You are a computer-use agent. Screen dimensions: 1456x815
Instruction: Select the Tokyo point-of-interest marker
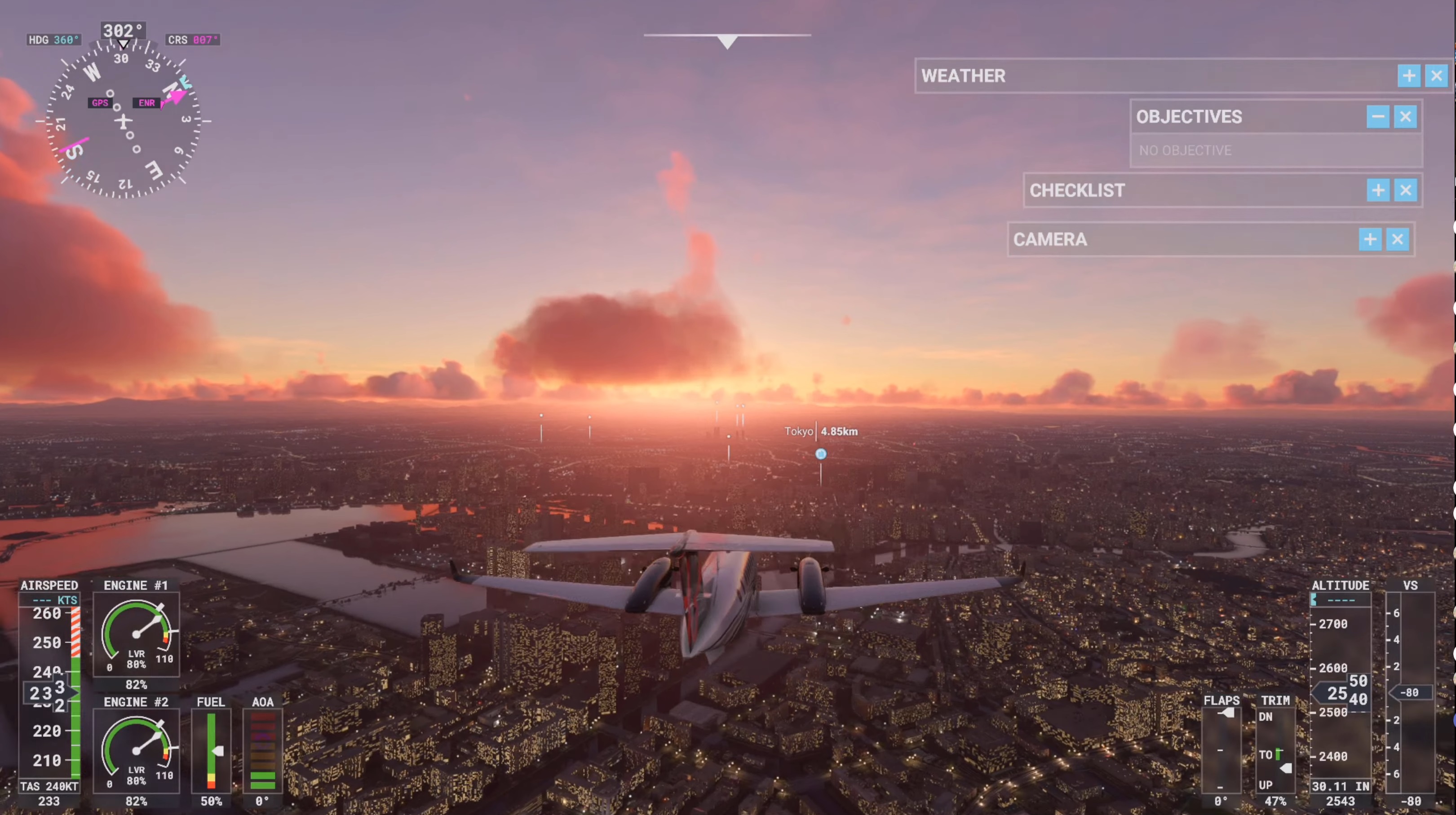(821, 454)
